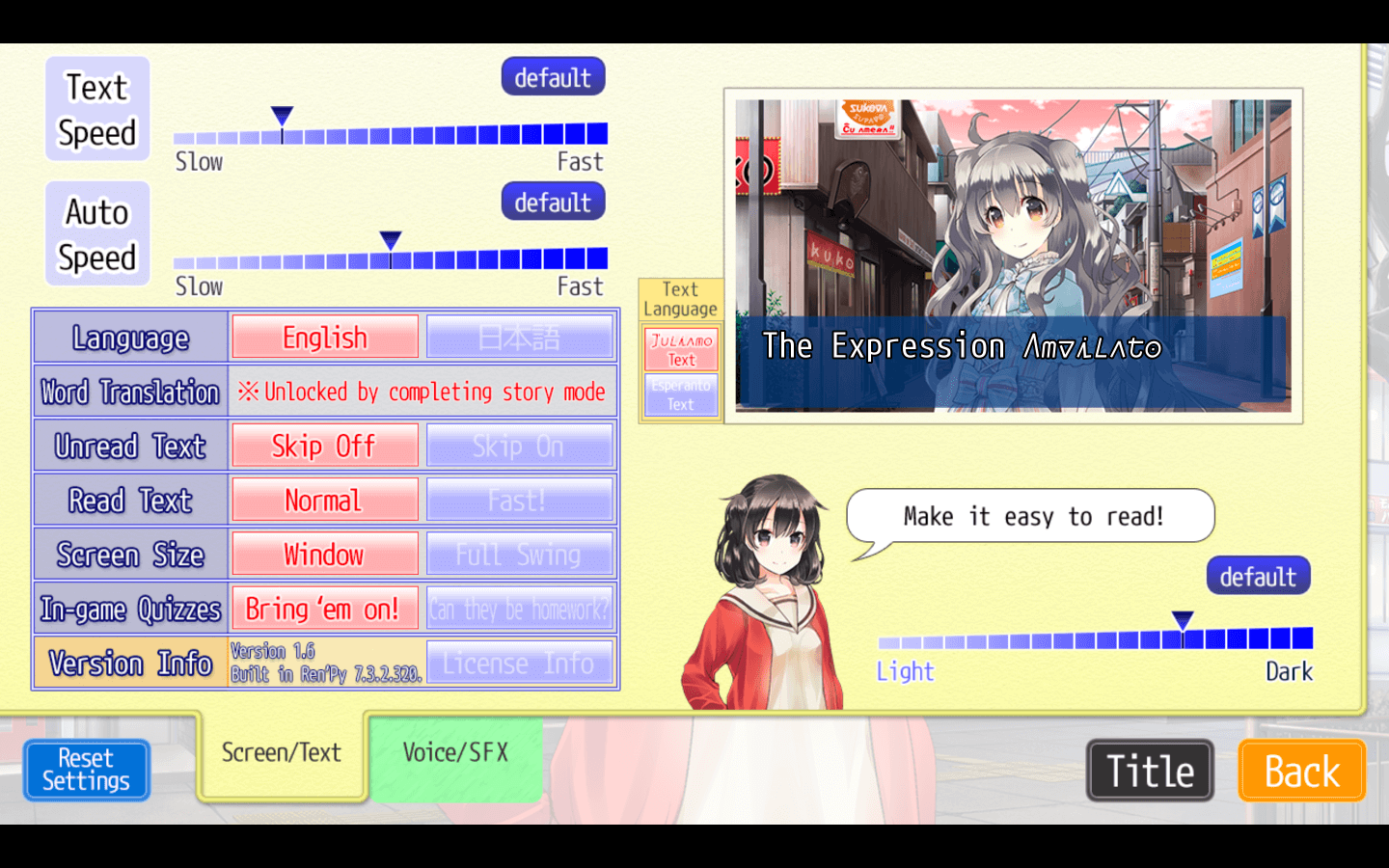Switch to the Voice/SFX tab
This screenshot has width=1389, height=868.
click(455, 753)
